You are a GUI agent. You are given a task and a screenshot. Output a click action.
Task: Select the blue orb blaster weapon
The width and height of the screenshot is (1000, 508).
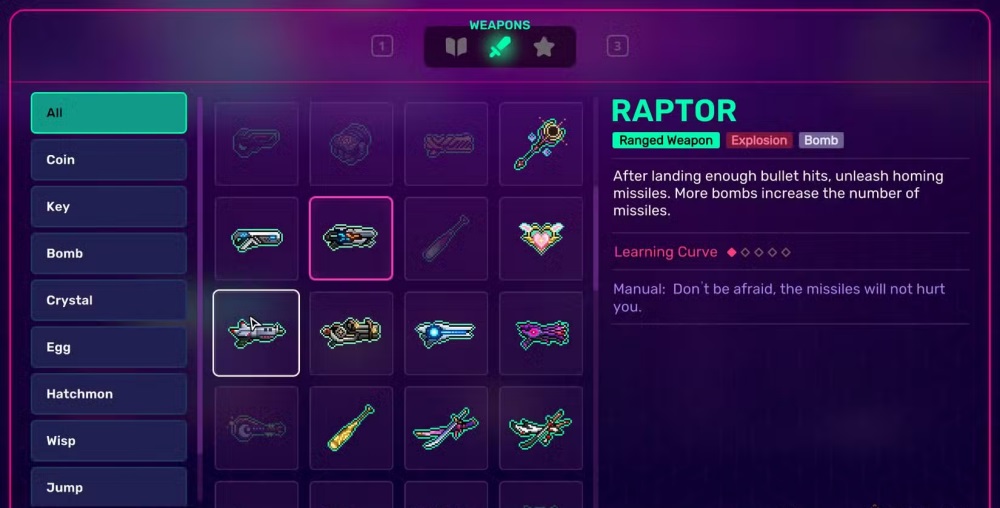[x=446, y=333]
